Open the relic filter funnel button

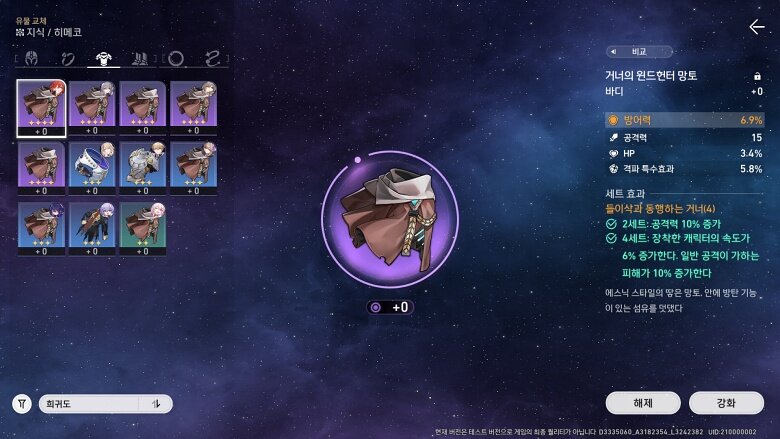[22, 404]
